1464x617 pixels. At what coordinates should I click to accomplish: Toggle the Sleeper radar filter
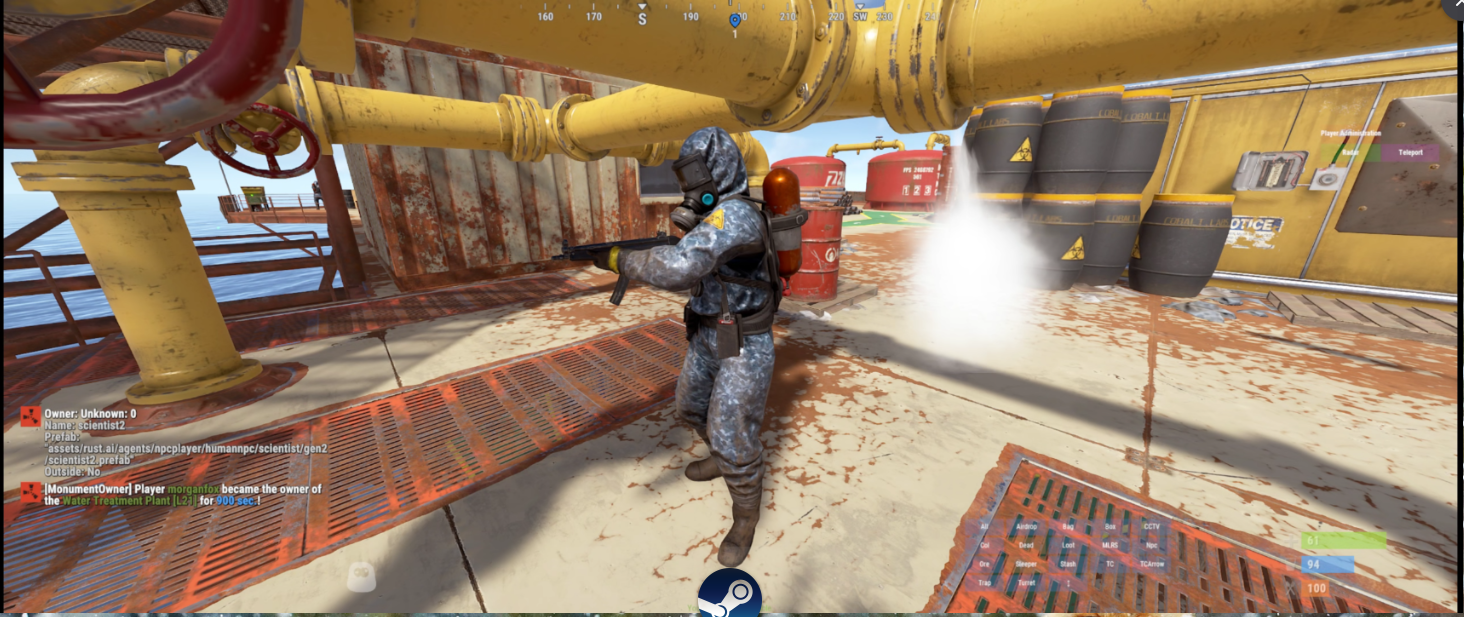click(x=1026, y=564)
